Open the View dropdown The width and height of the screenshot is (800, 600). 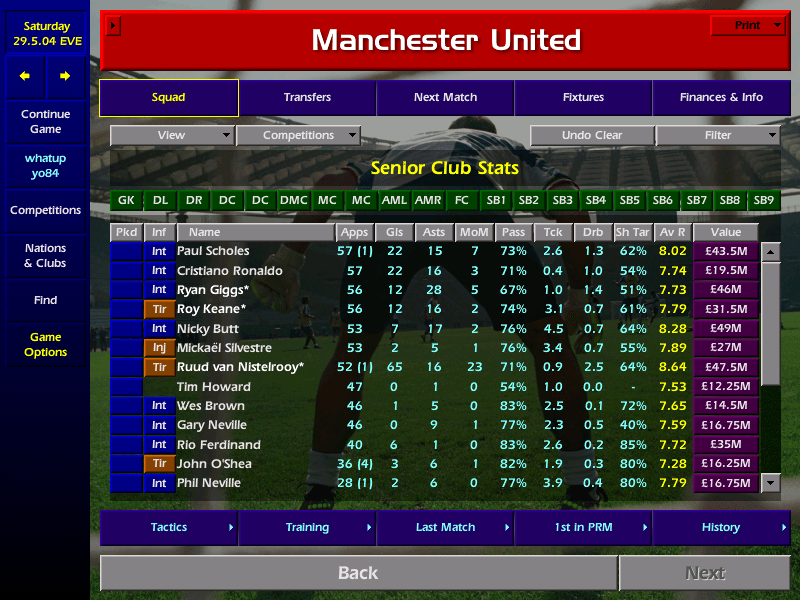tap(172, 136)
